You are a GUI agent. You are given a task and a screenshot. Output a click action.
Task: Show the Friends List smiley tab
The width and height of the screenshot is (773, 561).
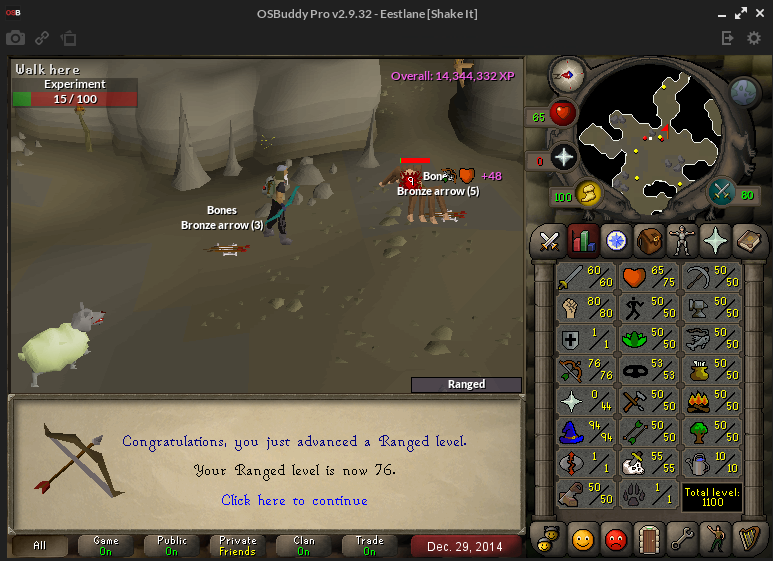(x=583, y=539)
